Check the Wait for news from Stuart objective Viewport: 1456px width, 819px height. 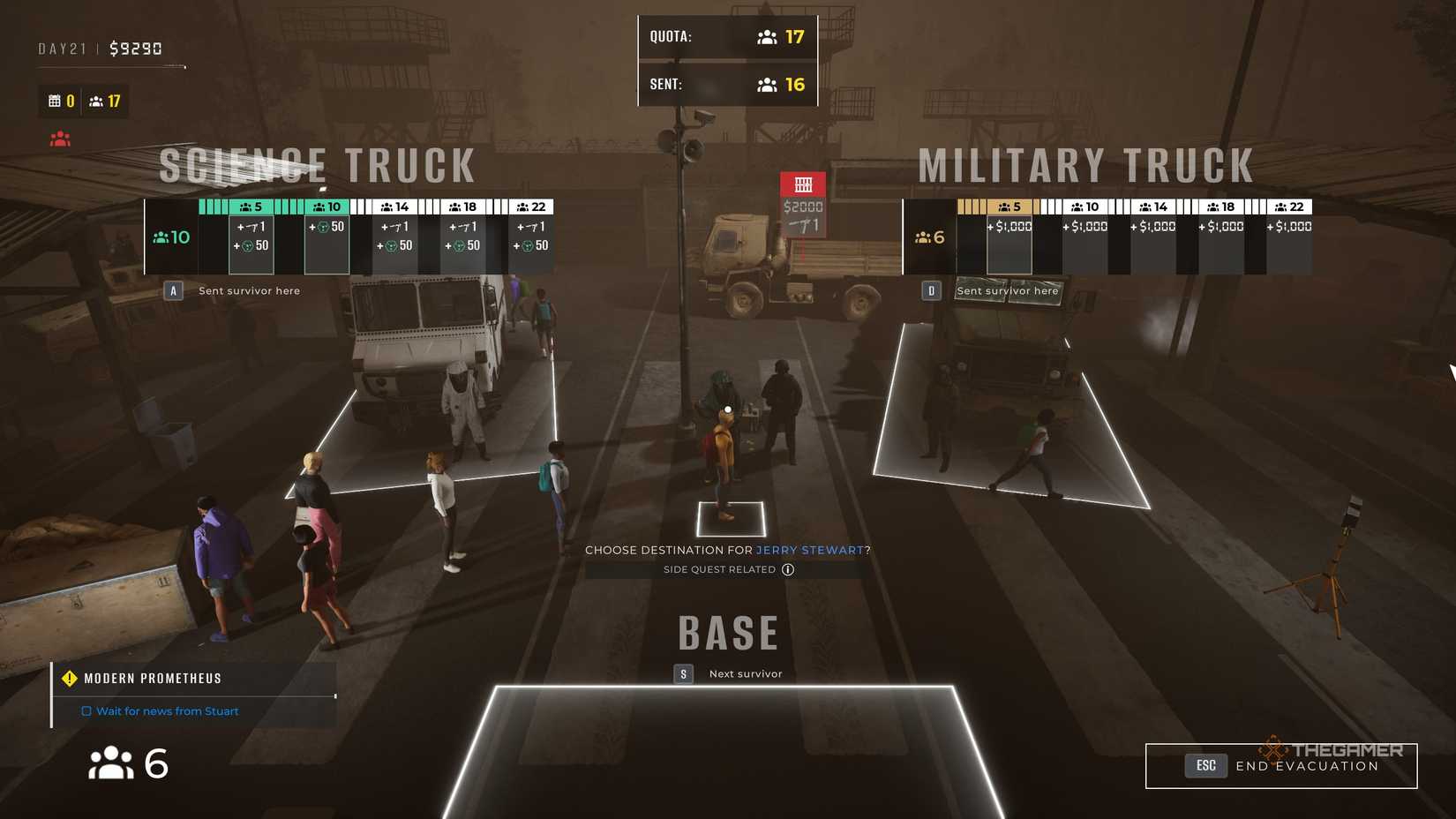pyautogui.click(x=86, y=710)
